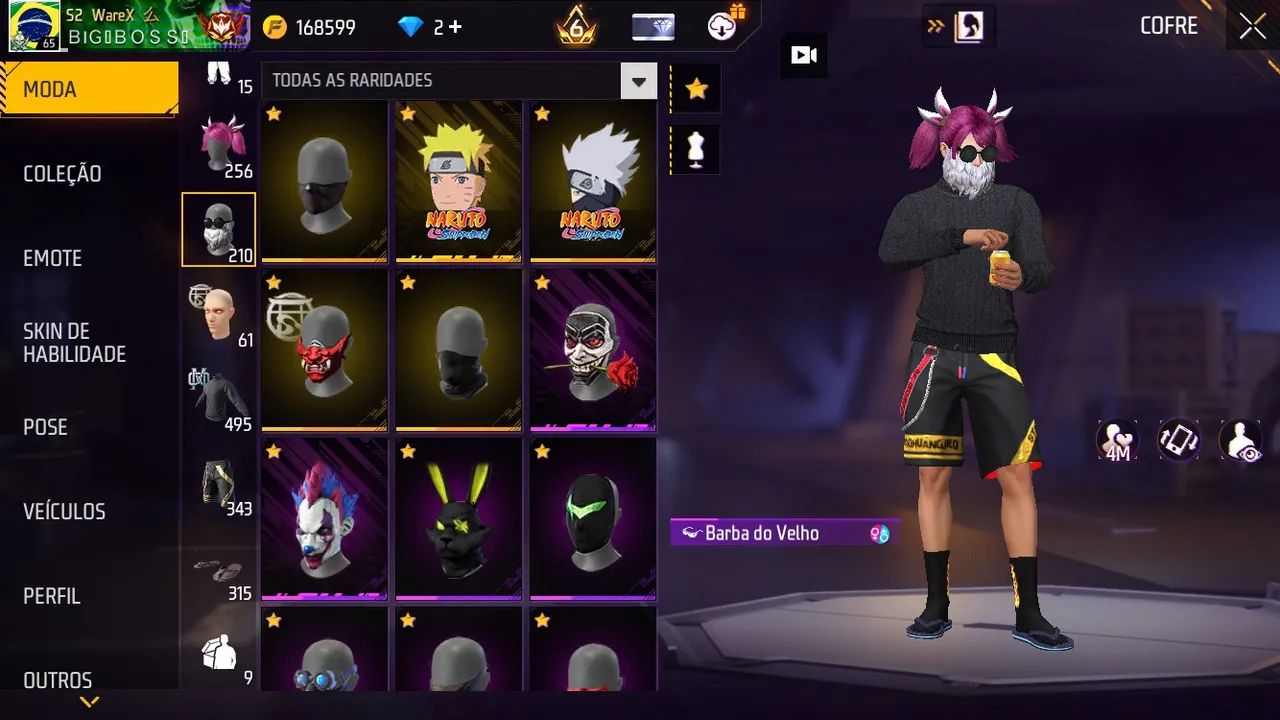
Task: Choose the Naruto head item
Action: (458, 181)
